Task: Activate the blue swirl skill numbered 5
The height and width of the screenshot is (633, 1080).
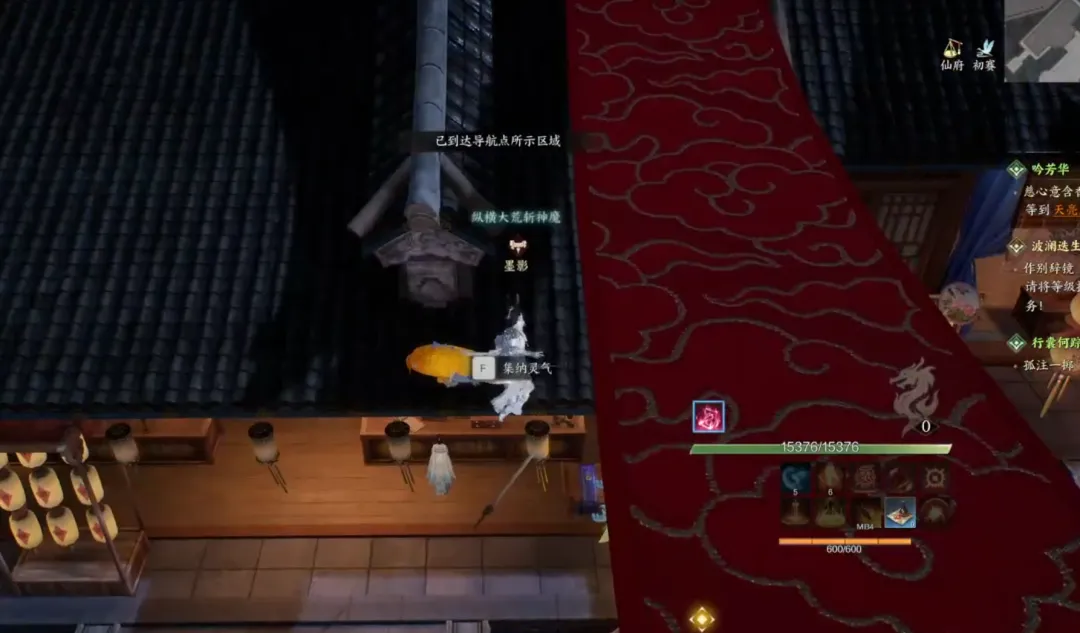Action: tap(796, 478)
